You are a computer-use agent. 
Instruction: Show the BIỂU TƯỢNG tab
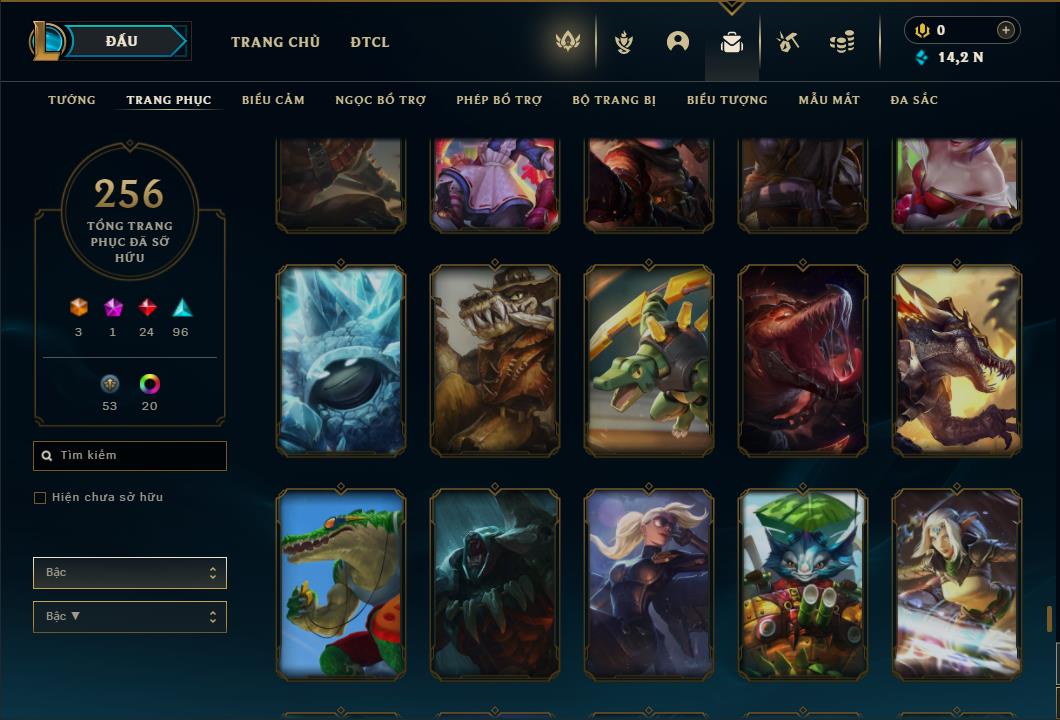point(727,100)
